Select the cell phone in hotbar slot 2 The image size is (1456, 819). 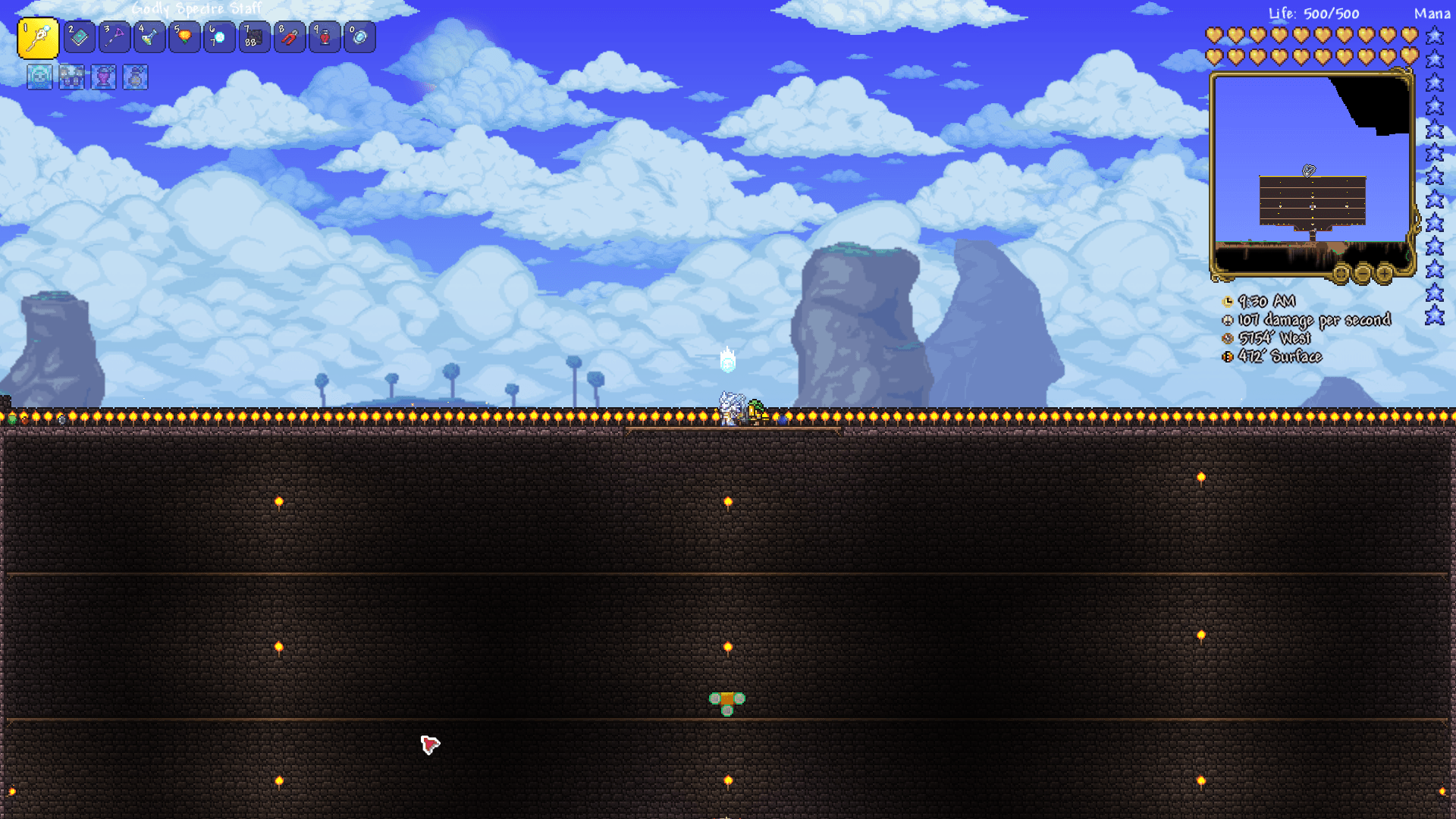[80, 36]
